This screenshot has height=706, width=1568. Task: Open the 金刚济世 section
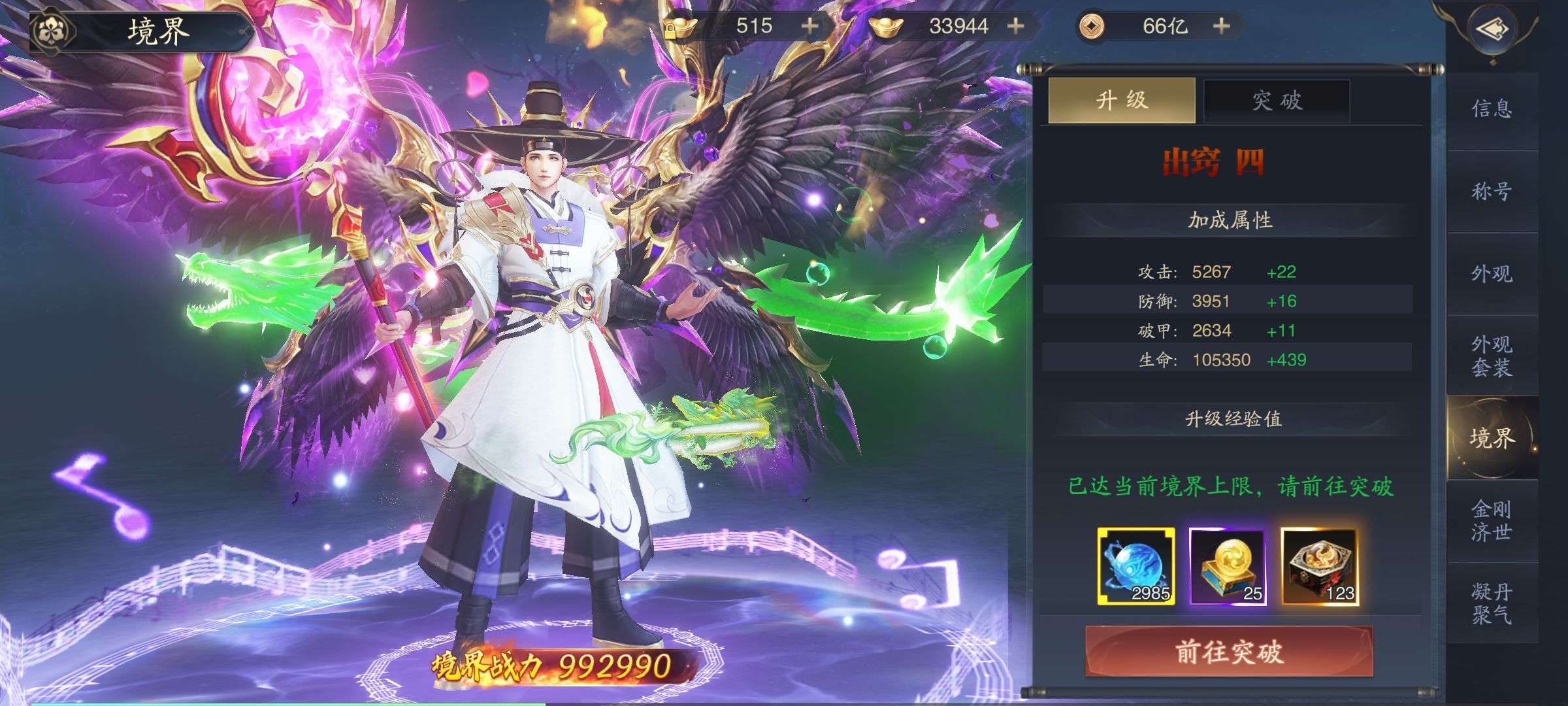coord(1492,520)
